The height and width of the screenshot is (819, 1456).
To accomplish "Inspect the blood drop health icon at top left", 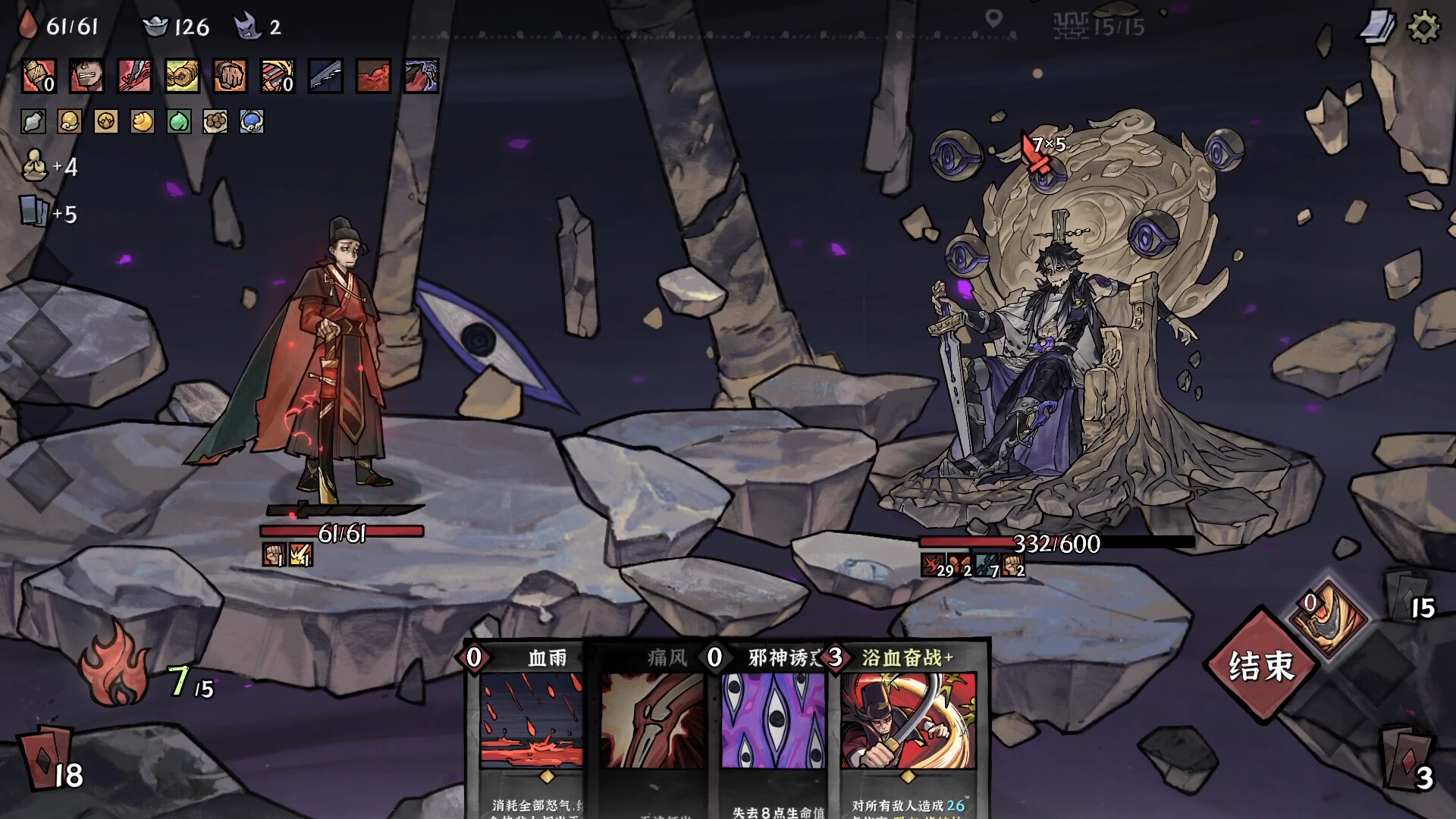I will (x=28, y=23).
